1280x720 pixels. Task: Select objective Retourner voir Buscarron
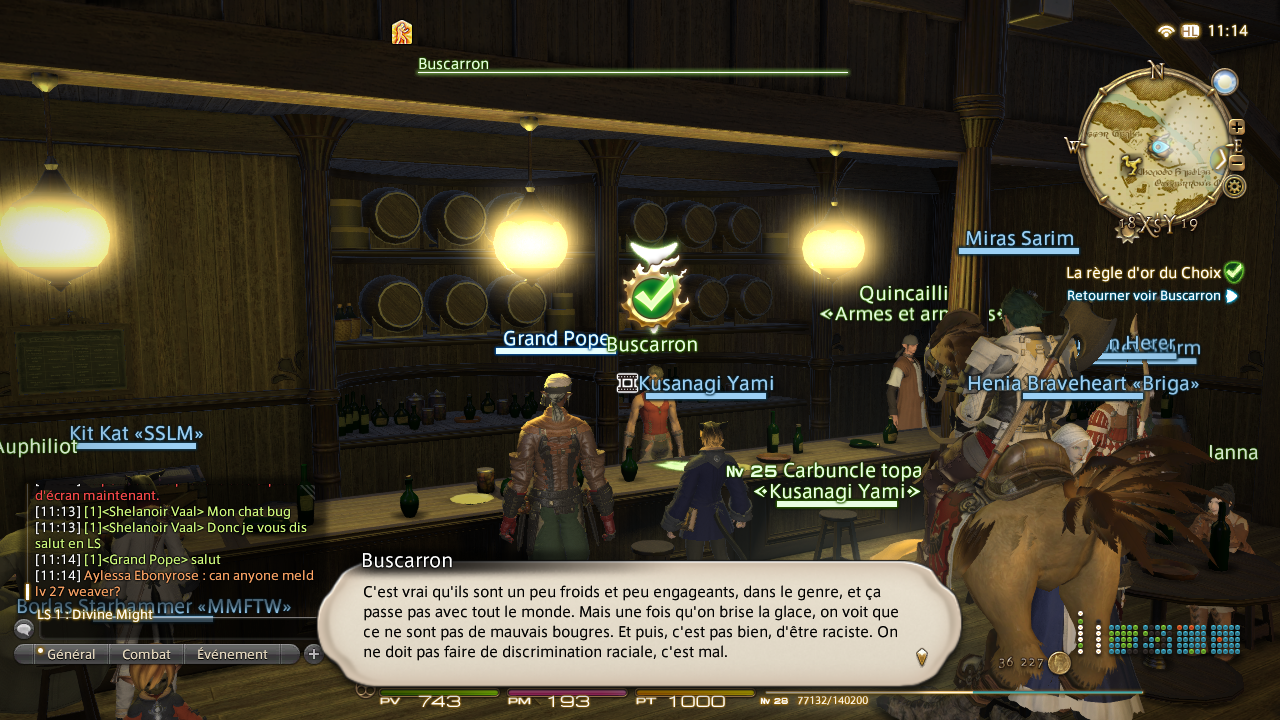(x=1144, y=296)
